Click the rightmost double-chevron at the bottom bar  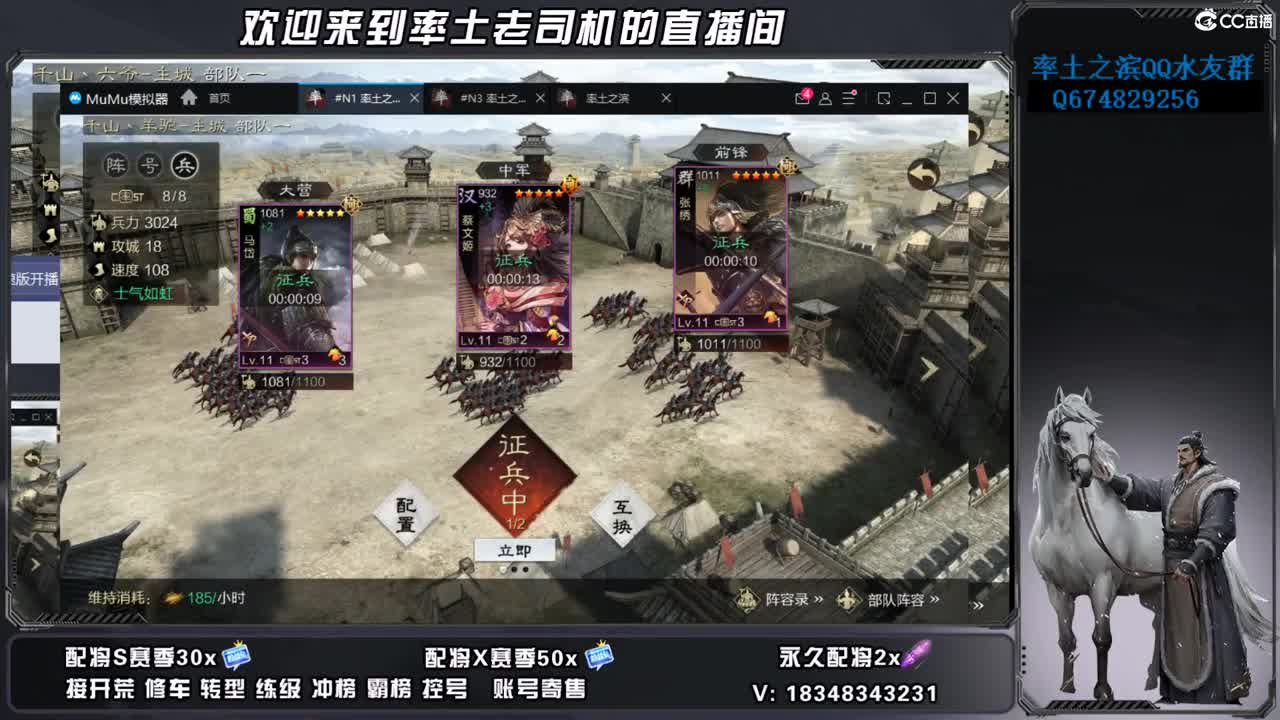[975, 604]
